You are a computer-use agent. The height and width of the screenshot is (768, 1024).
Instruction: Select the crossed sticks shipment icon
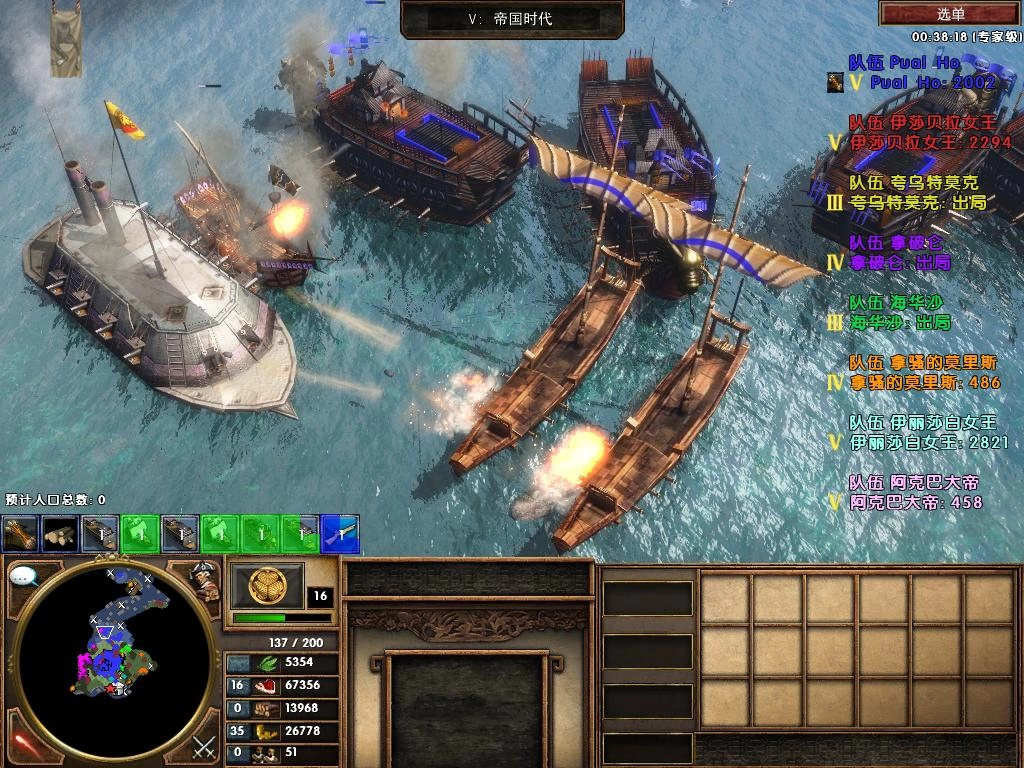[20, 535]
